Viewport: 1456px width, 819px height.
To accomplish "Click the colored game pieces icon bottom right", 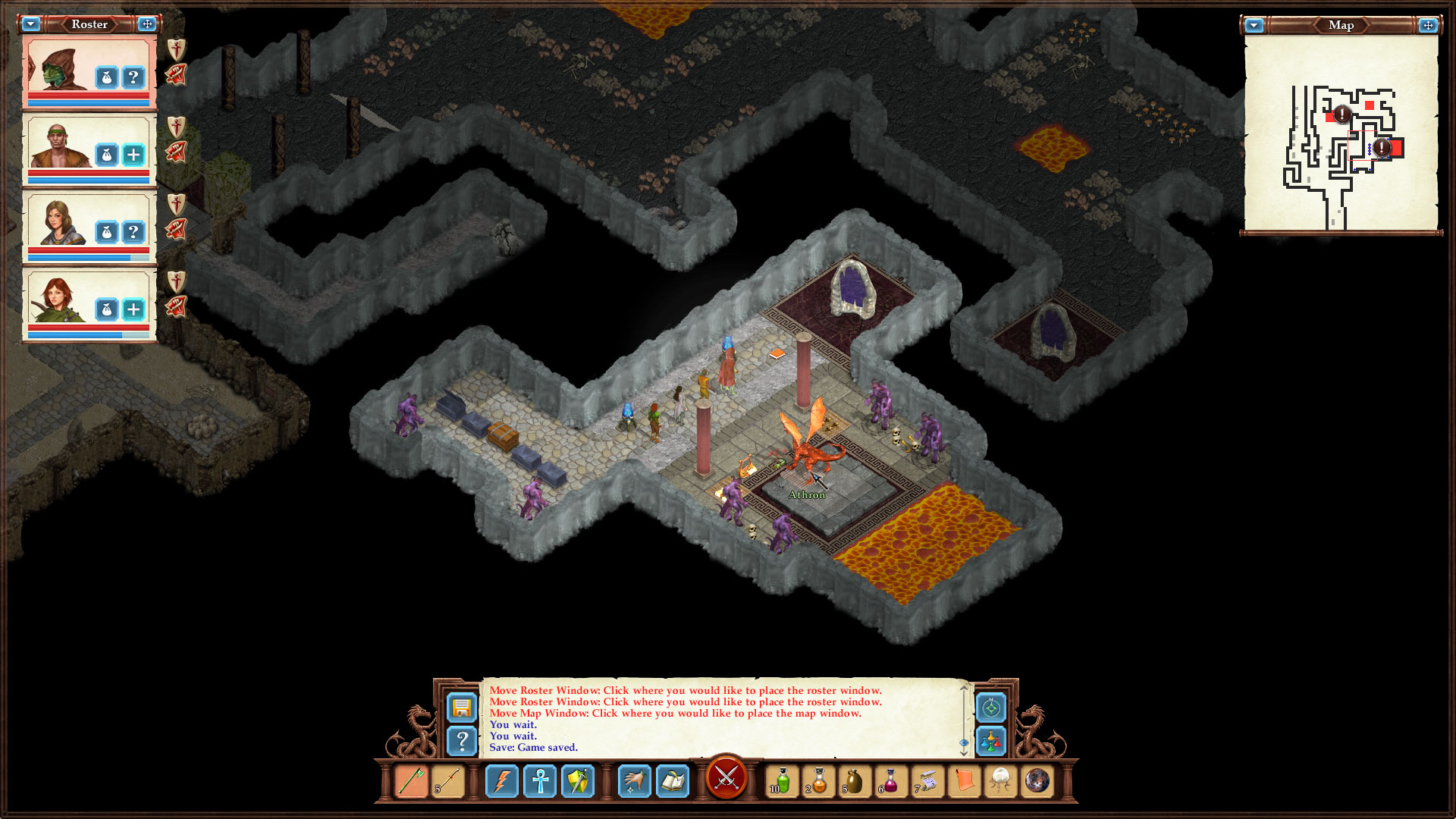I will (991, 742).
